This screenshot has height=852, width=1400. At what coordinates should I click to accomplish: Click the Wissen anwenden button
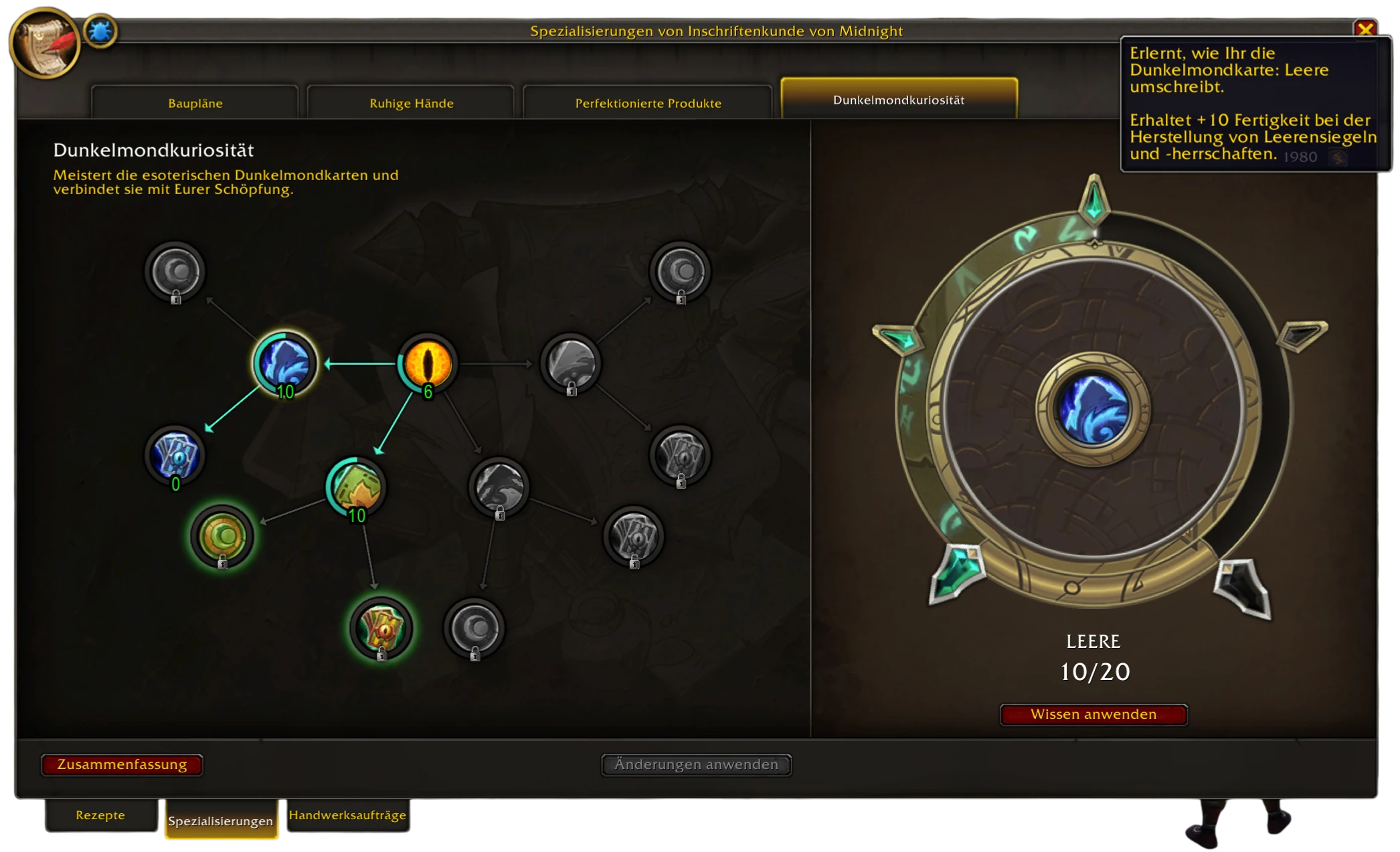coord(1093,714)
